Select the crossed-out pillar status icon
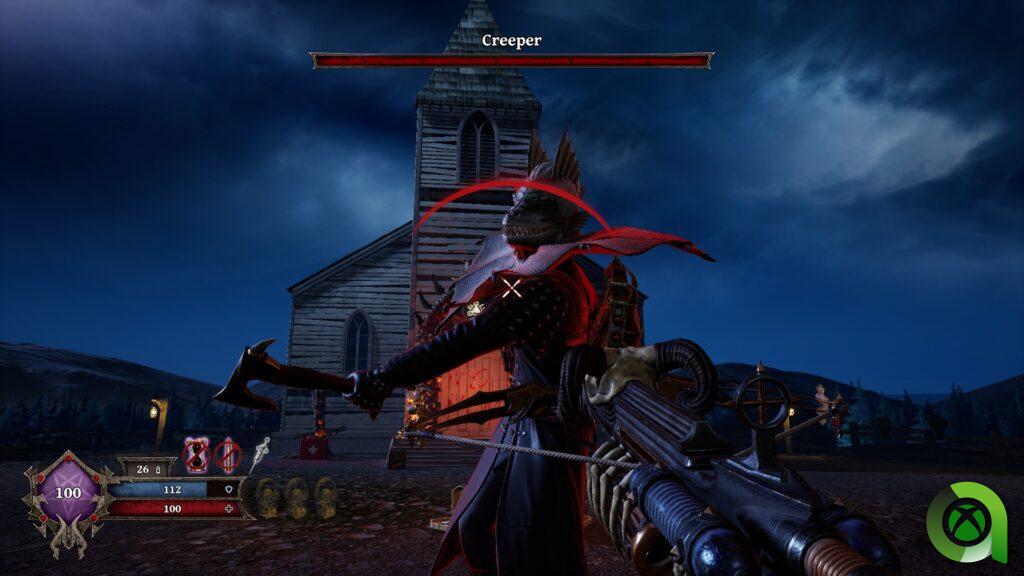The width and height of the screenshot is (1024, 576). pos(229,455)
